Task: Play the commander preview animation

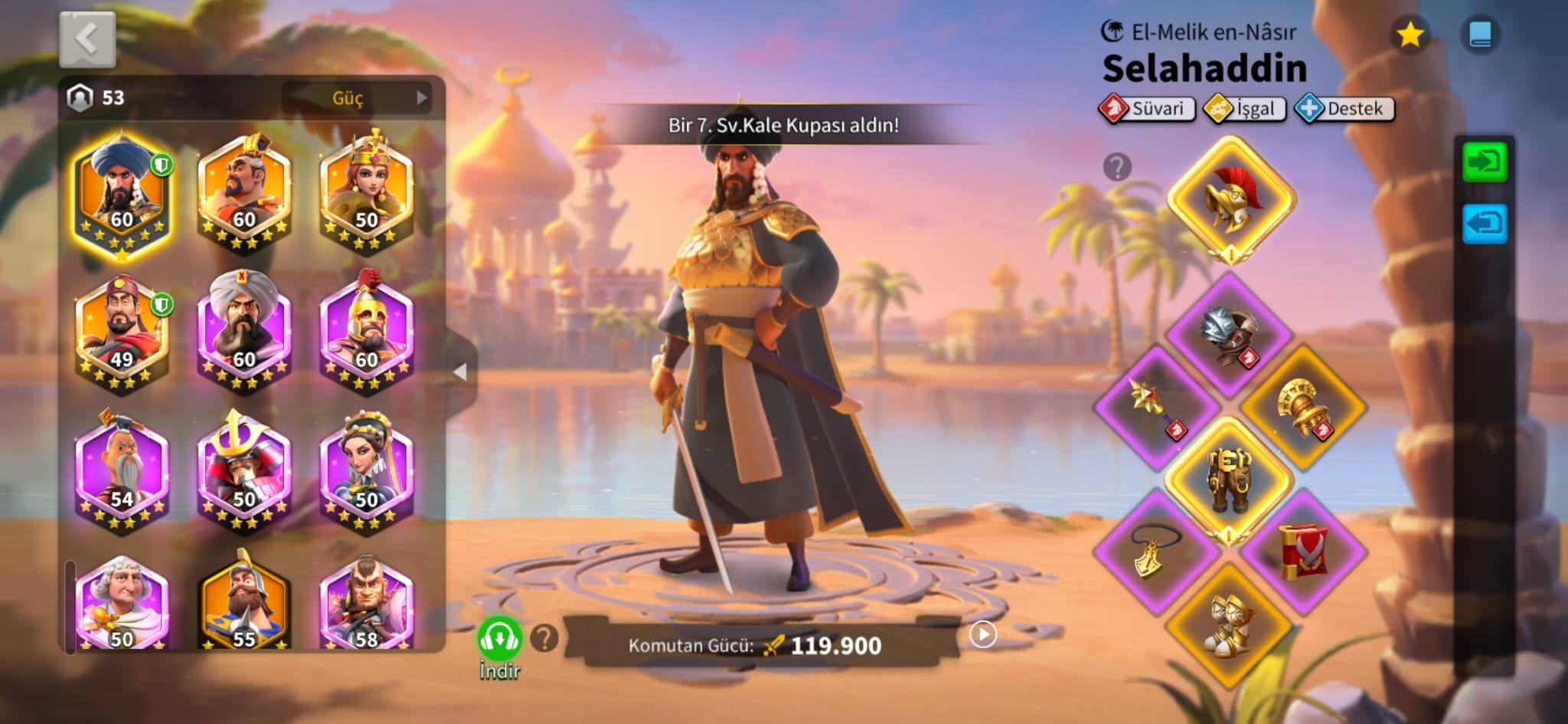Action: 982,634
